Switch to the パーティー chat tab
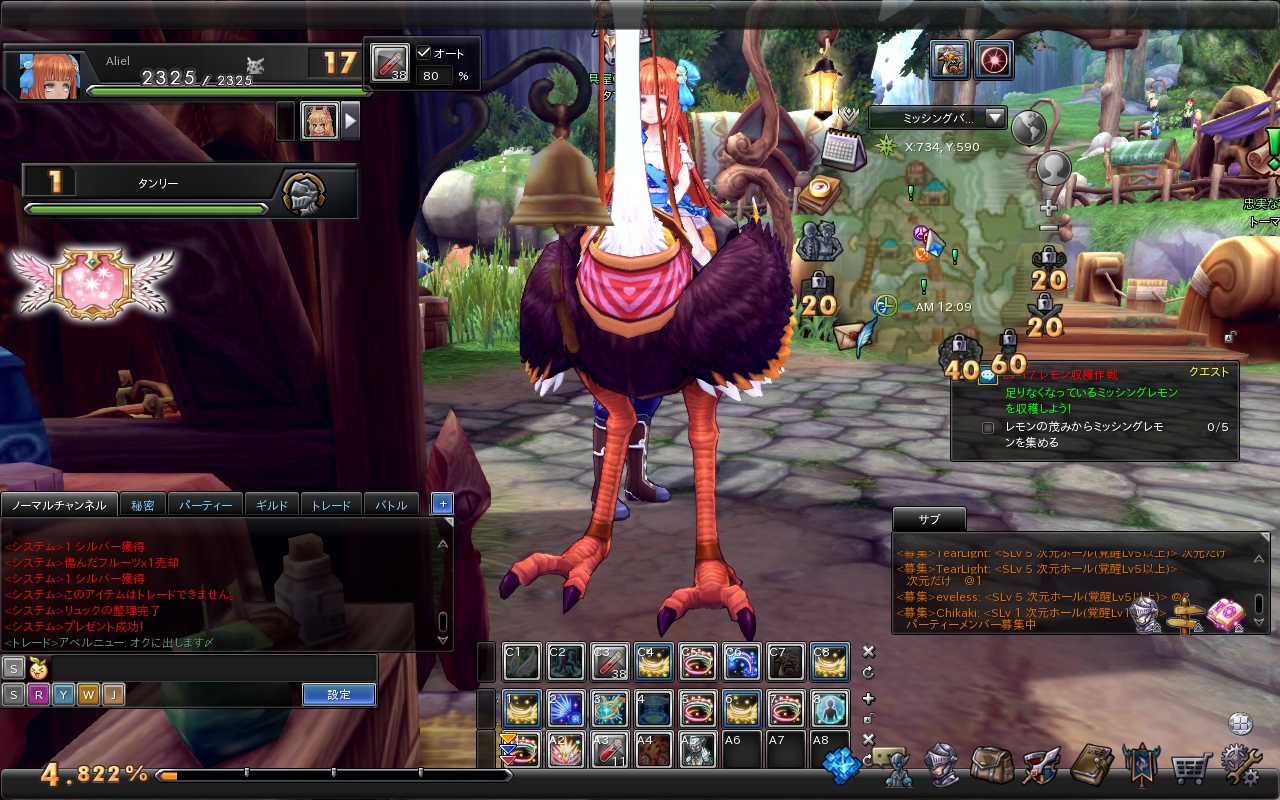 [x=205, y=505]
